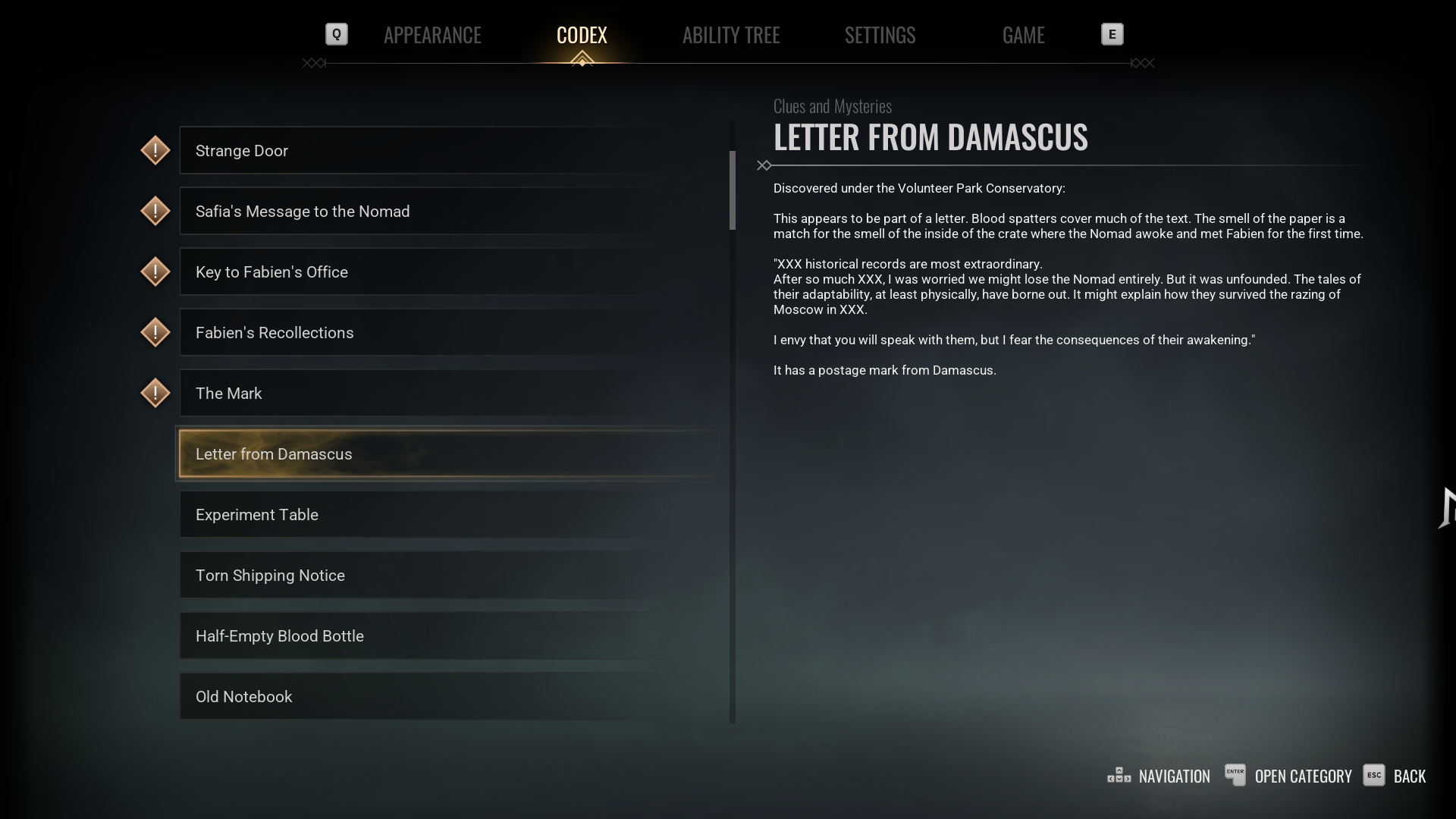1456x819 pixels.
Task: Select the Codex tab
Action: [582, 35]
